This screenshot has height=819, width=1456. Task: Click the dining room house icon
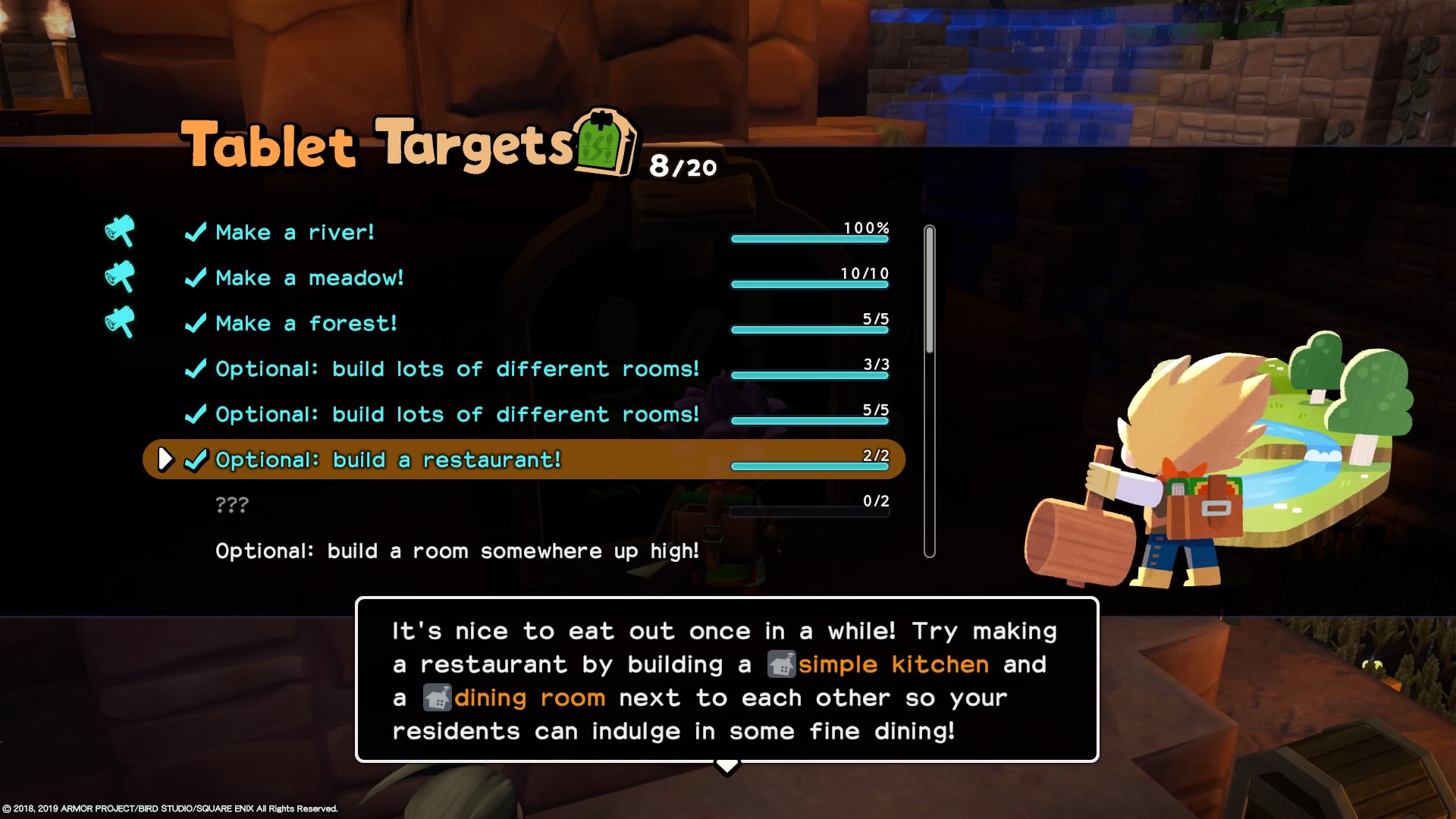[x=436, y=697]
